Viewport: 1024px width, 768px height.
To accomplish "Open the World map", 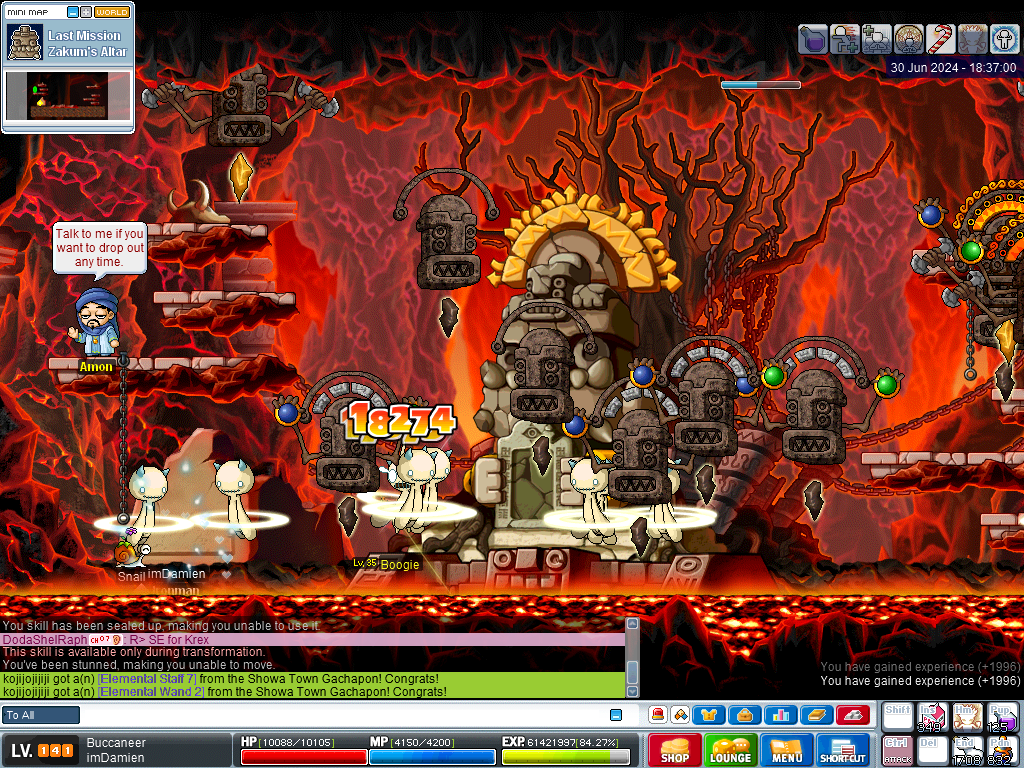I will tap(111, 12).
